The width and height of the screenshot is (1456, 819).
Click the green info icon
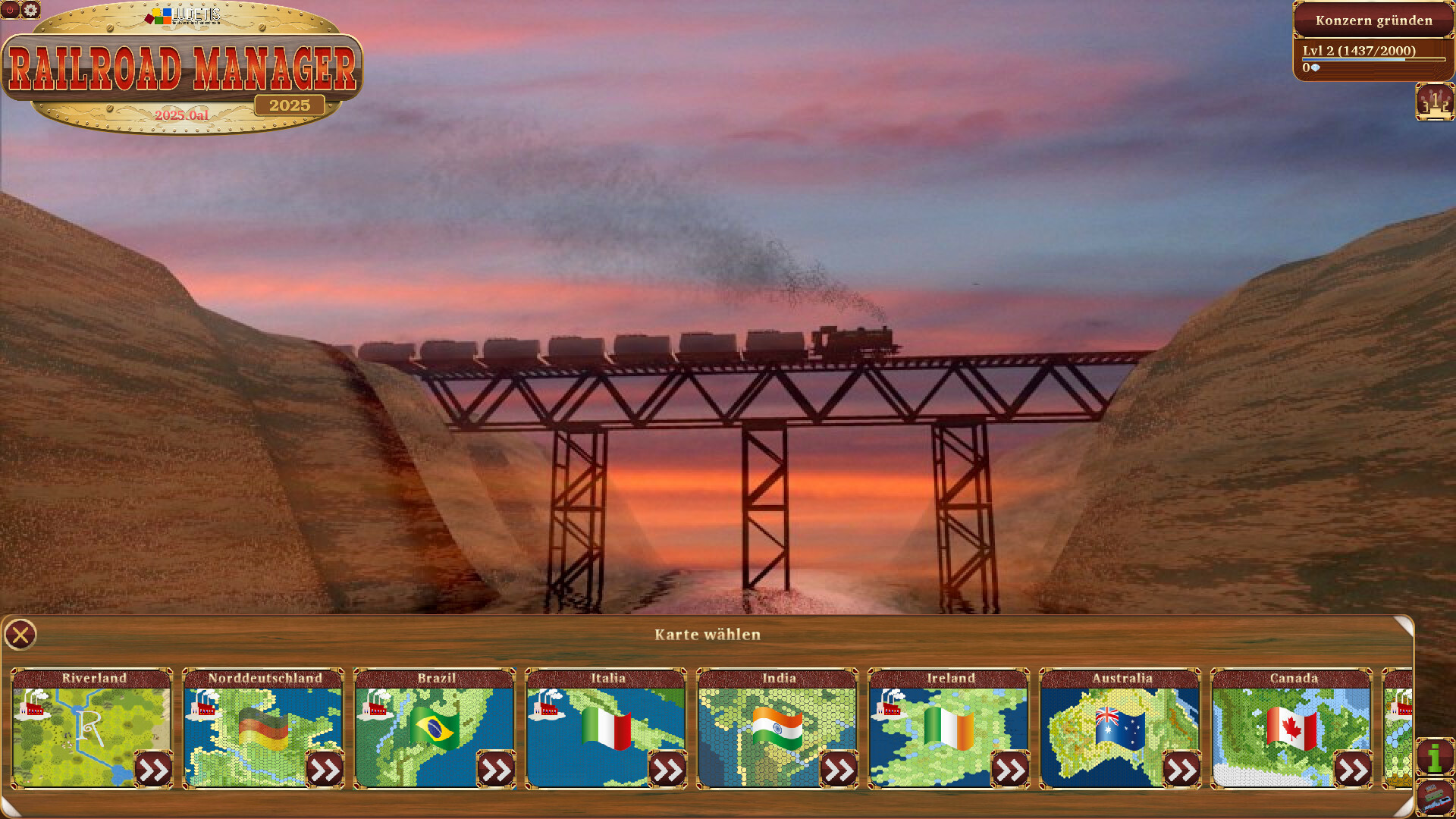(x=1434, y=758)
